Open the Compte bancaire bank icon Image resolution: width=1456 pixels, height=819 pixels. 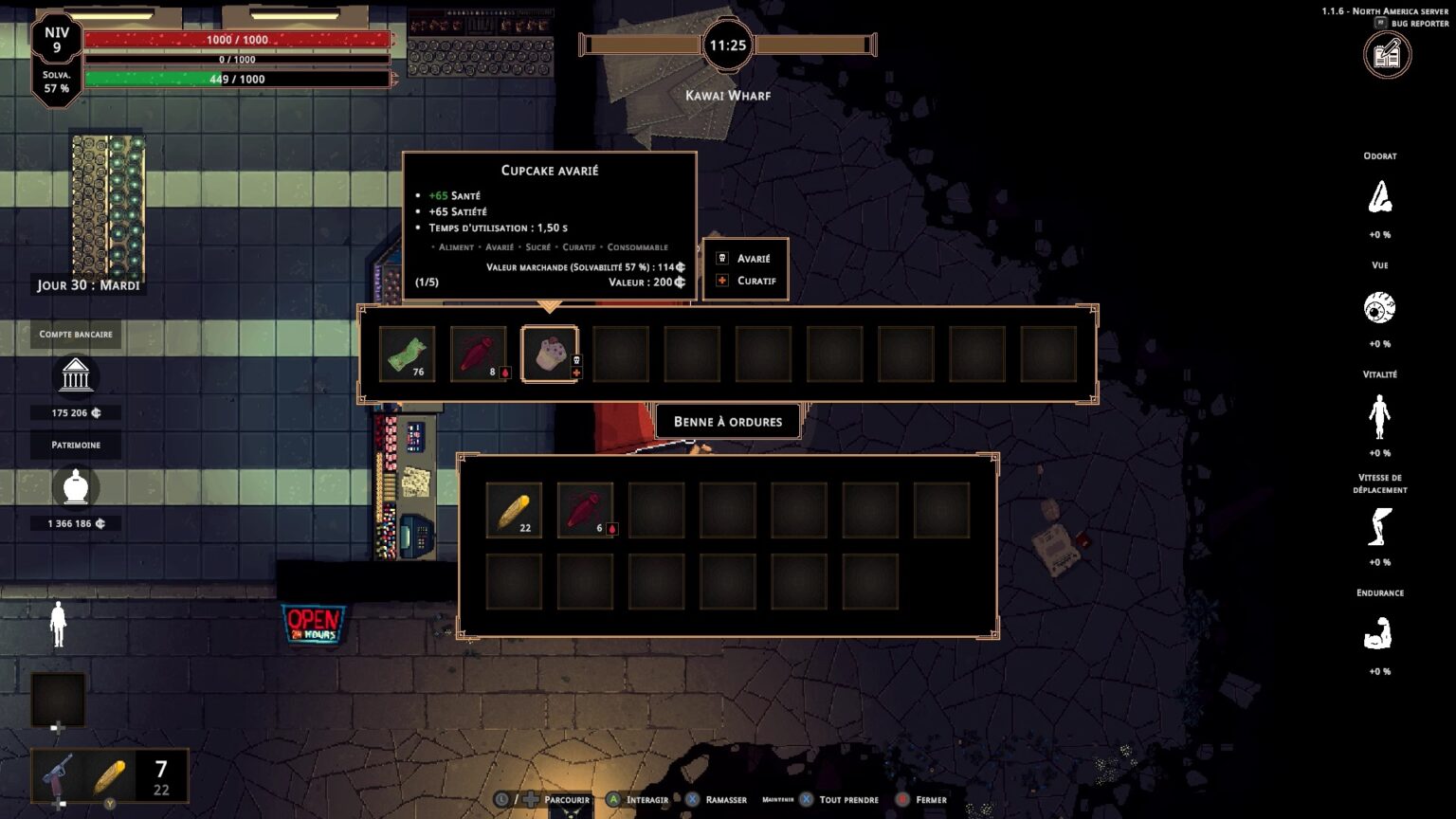76,376
